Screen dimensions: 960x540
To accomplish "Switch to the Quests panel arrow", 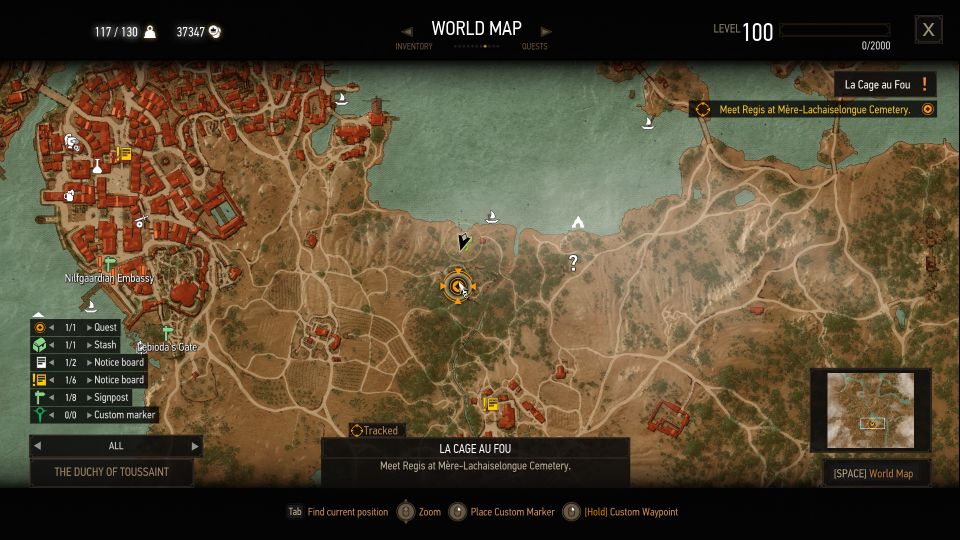I will click(545, 31).
